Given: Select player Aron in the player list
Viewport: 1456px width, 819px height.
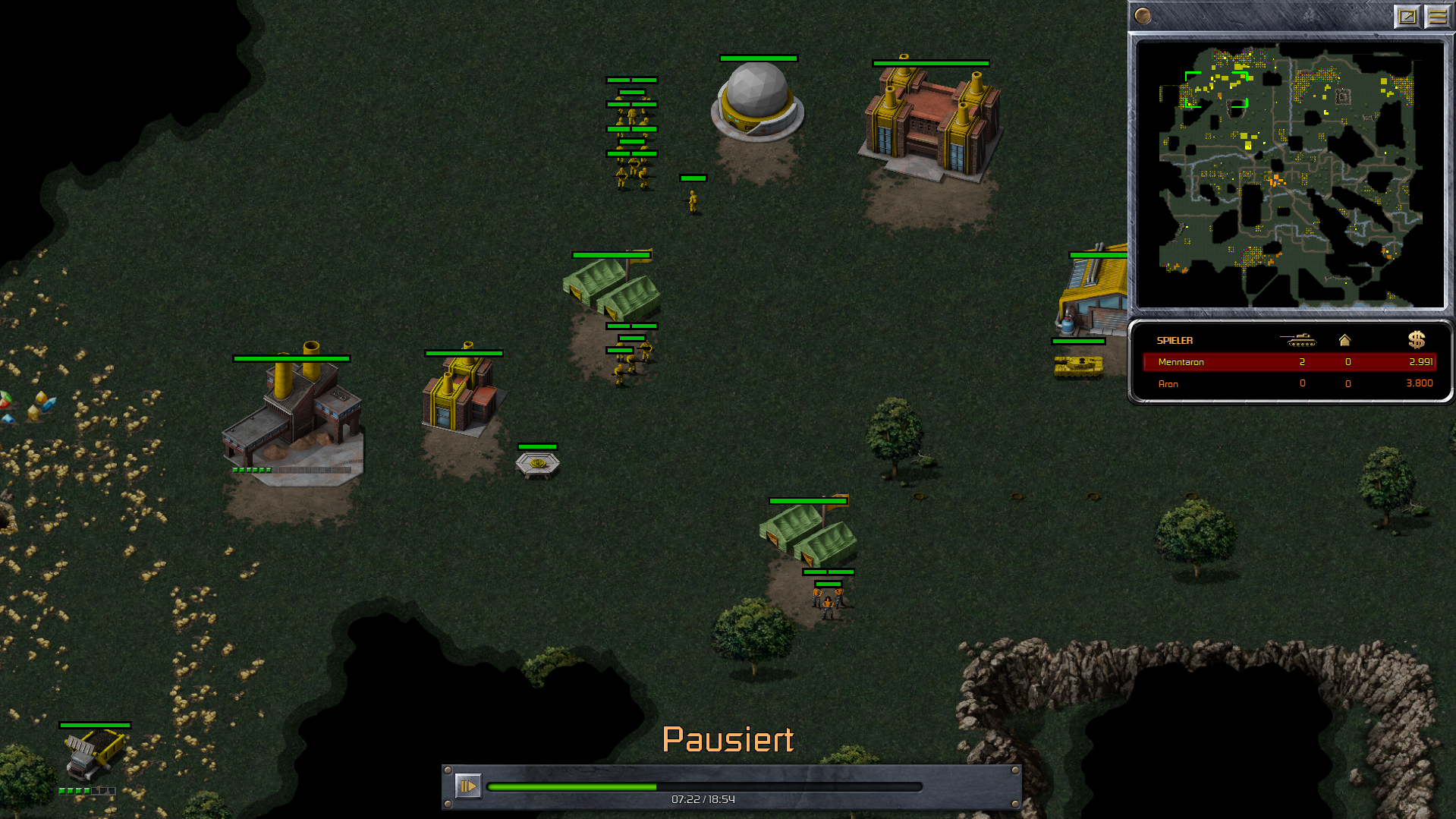Looking at the screenshot, I should [x=1168, y=384].
